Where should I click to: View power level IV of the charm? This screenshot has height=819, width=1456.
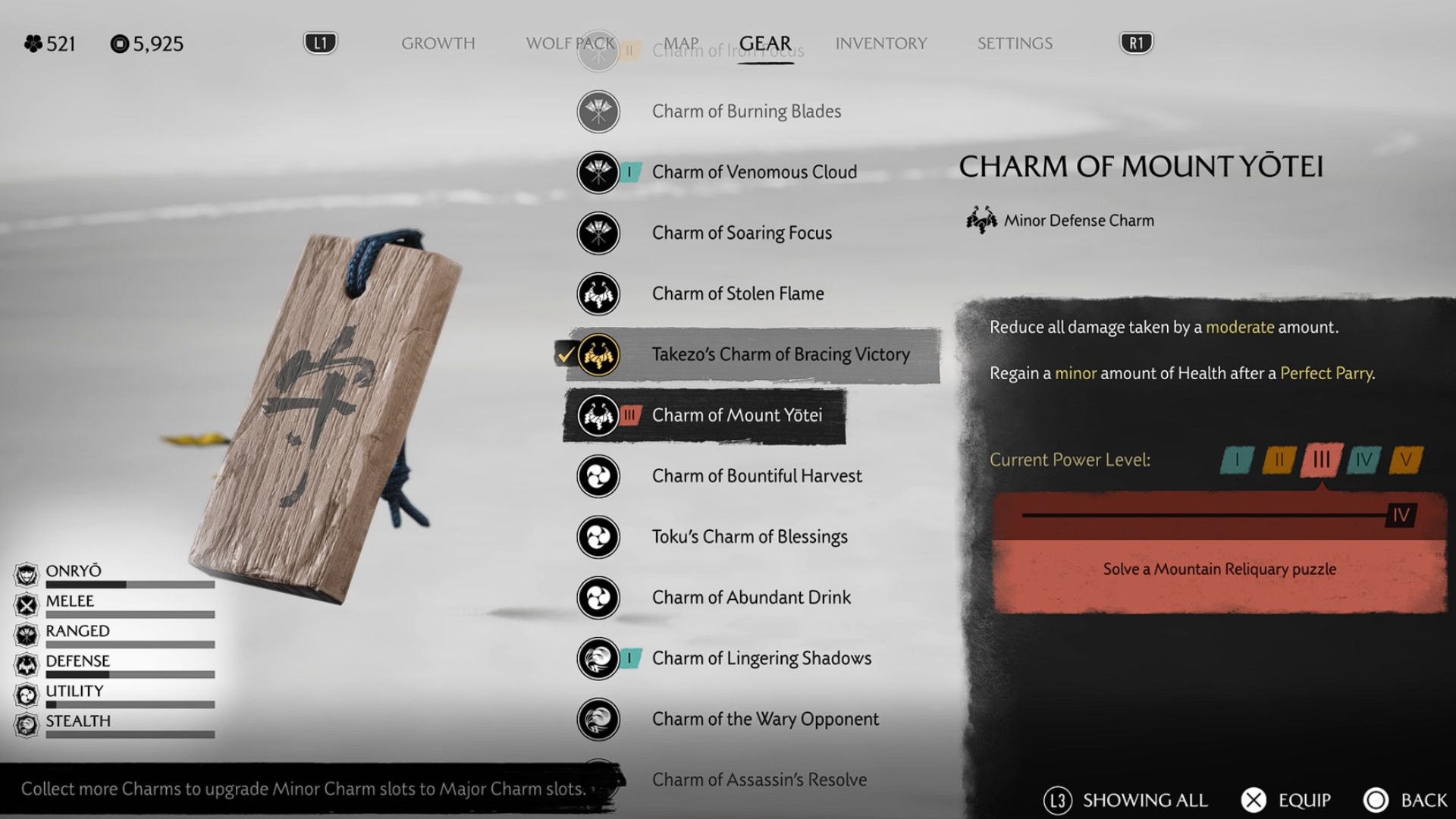1363,460
